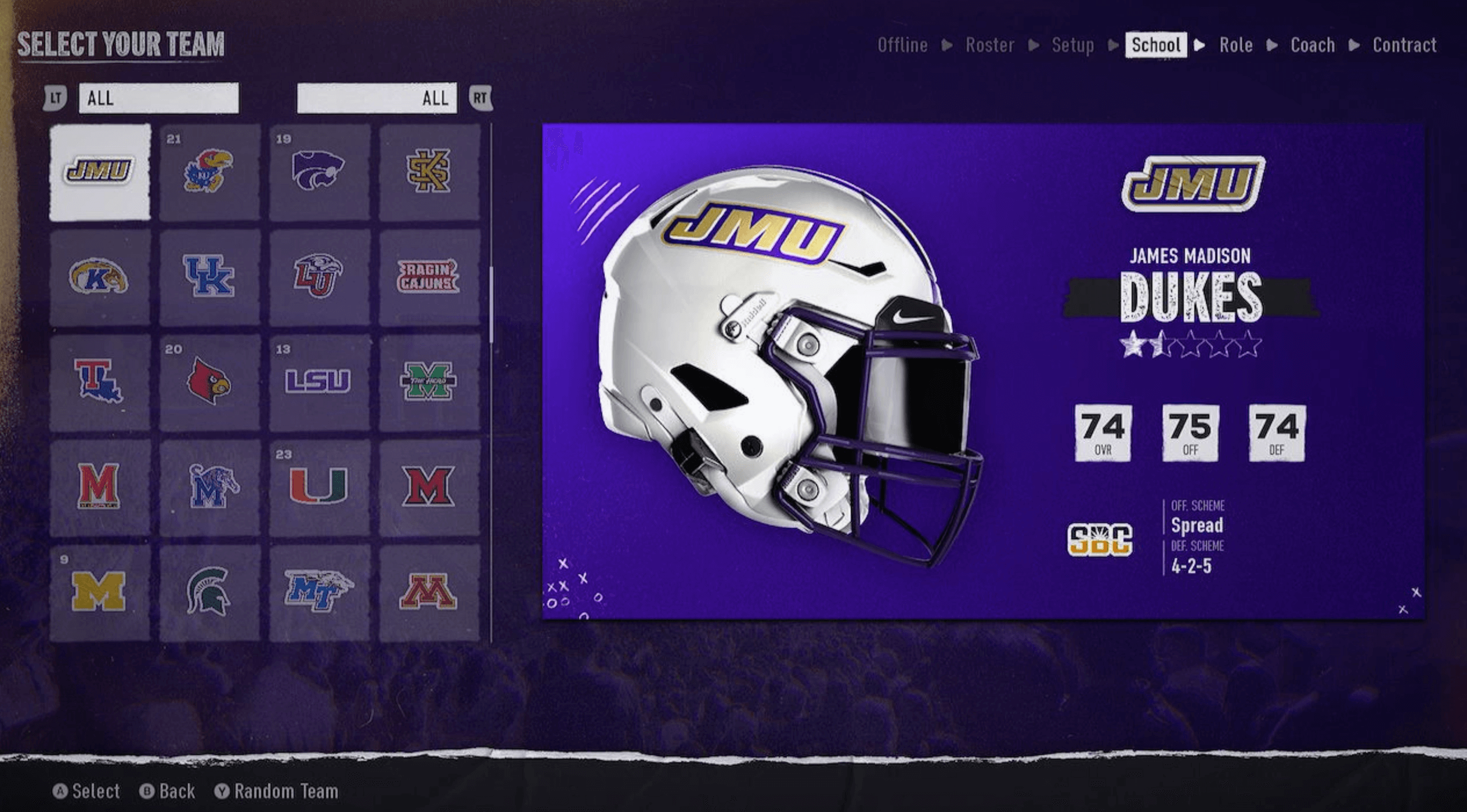Screen dimensions: 1467x812
Task: Choose the Ragin' Cajuns team tile
Action: pos(429,277)
